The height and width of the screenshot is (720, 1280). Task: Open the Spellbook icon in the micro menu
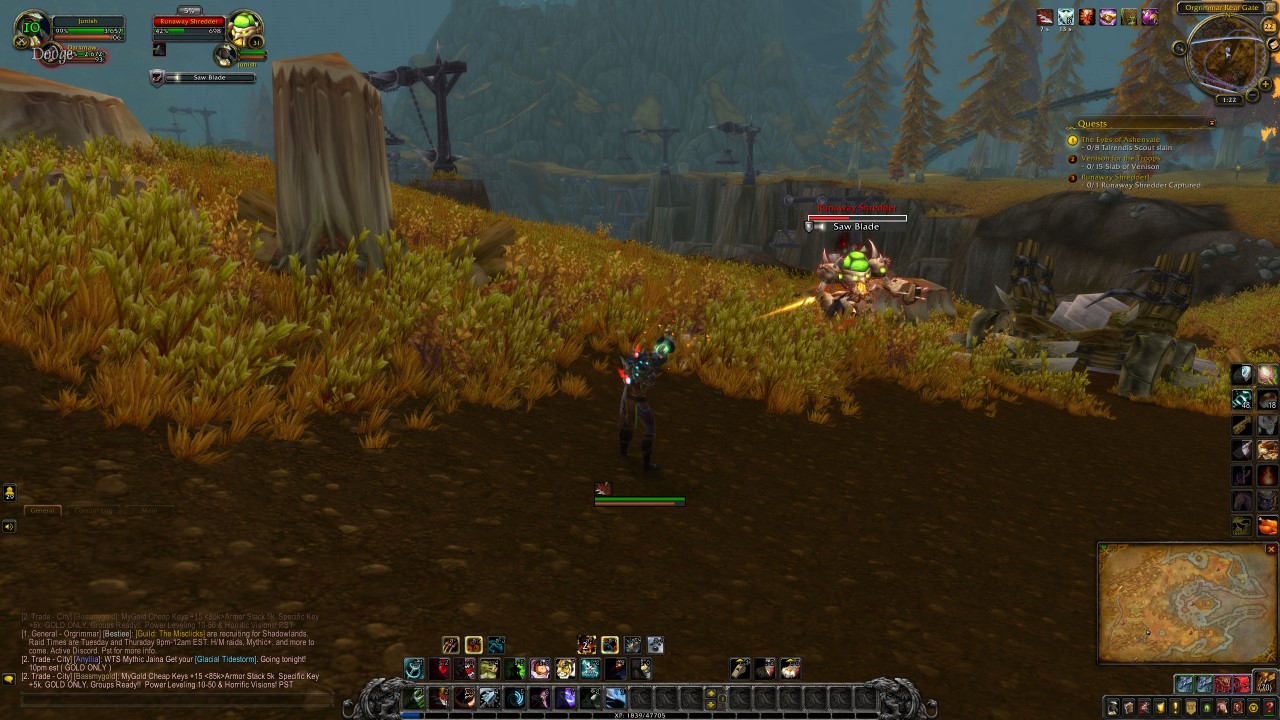[x=1129, y=706]
